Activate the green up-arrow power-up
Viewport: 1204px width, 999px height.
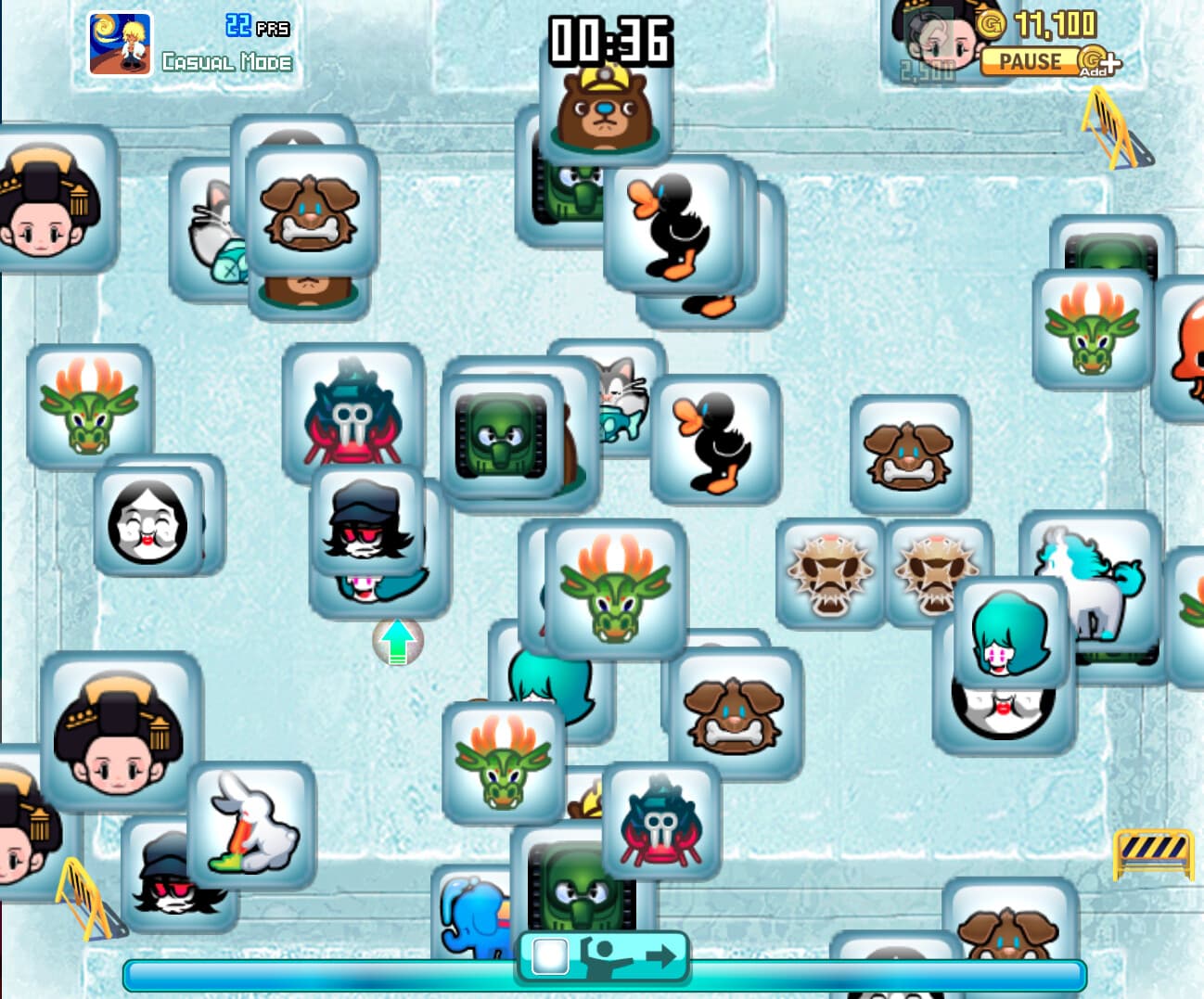[398, 641]
